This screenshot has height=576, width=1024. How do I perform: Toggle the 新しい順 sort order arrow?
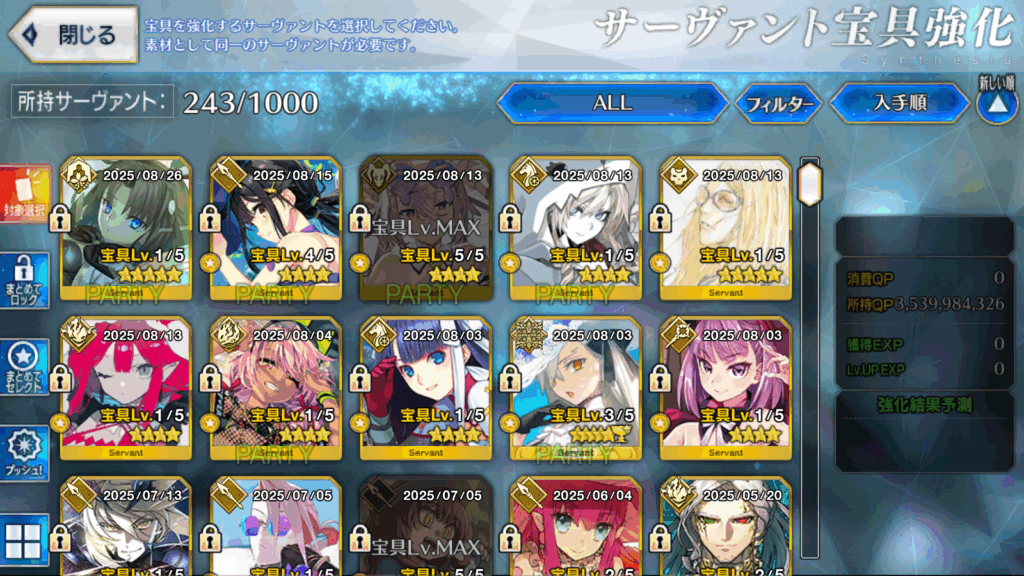996,103
